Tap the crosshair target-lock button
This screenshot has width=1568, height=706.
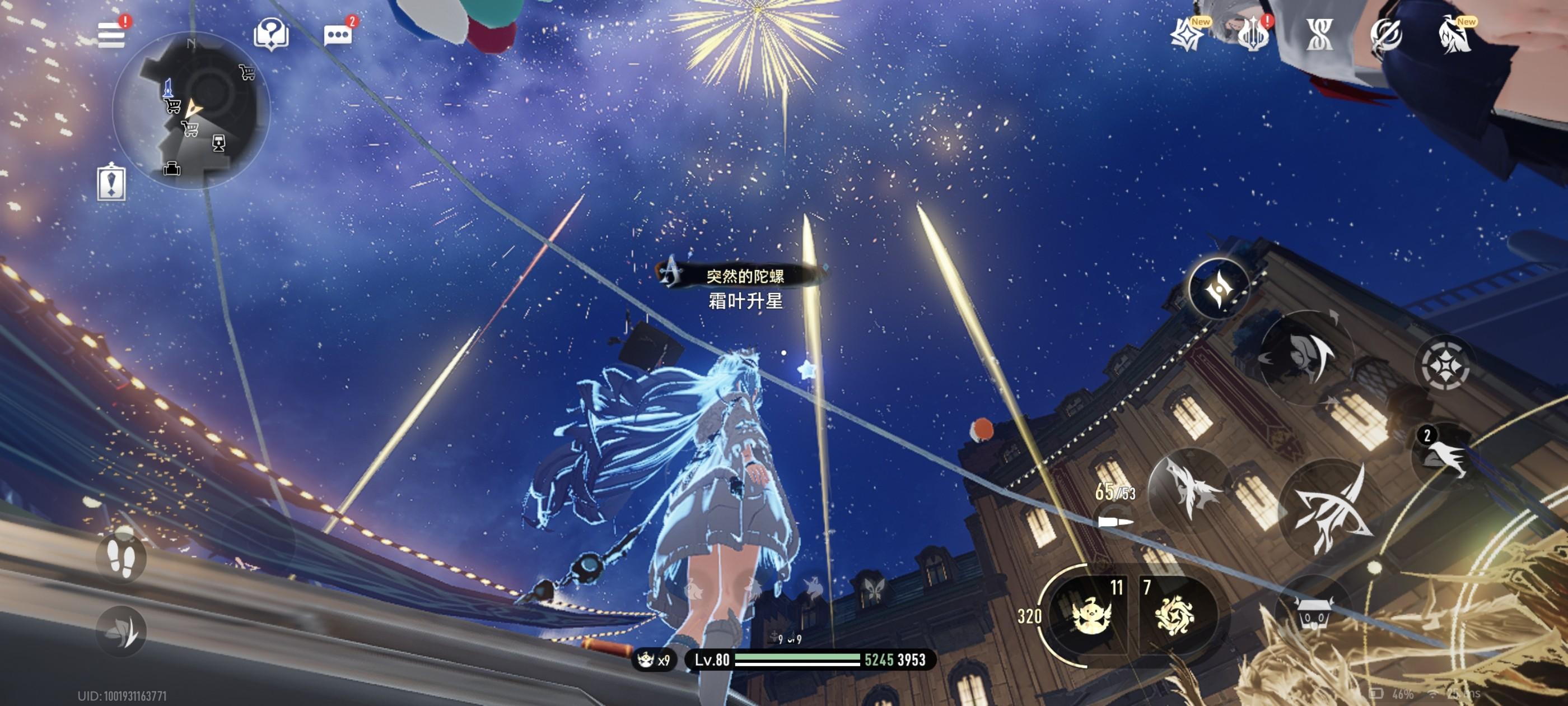[x=1445, y=365]
